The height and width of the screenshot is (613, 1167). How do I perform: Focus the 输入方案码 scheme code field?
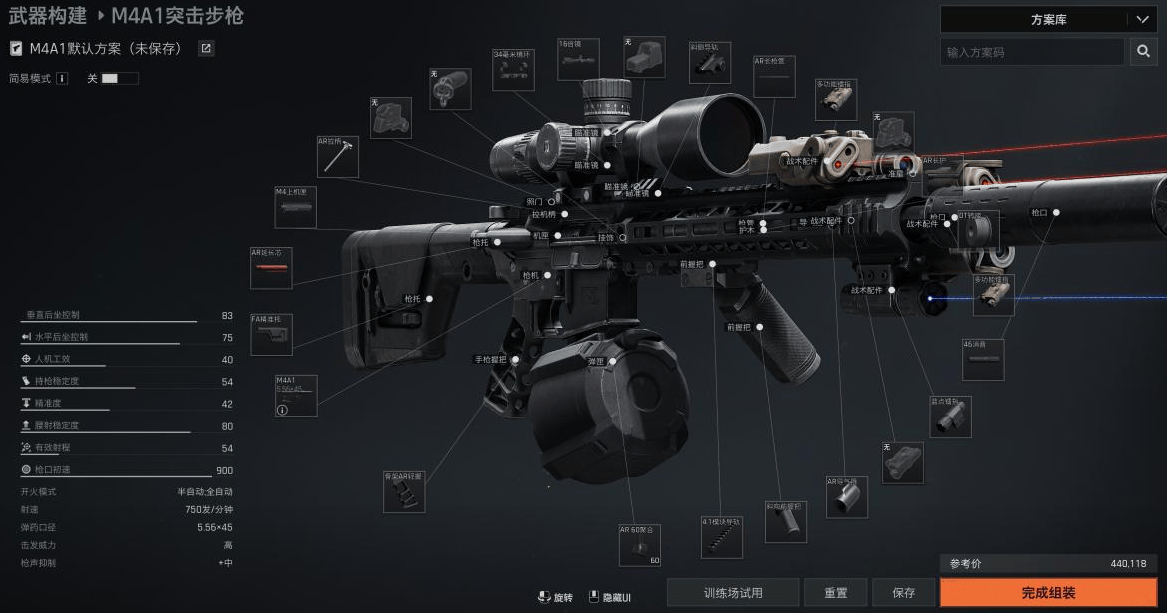1032,52
